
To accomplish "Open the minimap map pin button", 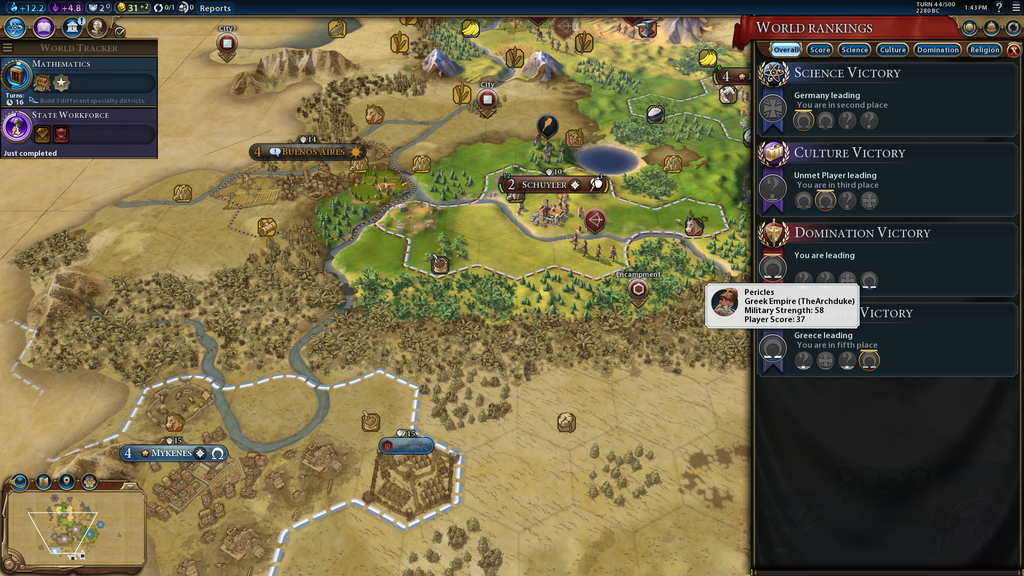I will [x=66, y=482].
